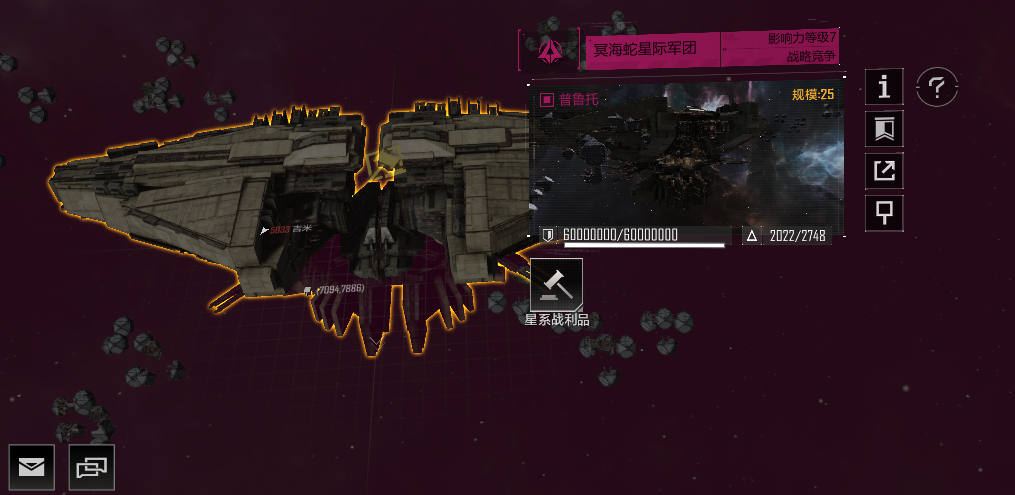Open the mail envelope inbox

tap(32, 466)
